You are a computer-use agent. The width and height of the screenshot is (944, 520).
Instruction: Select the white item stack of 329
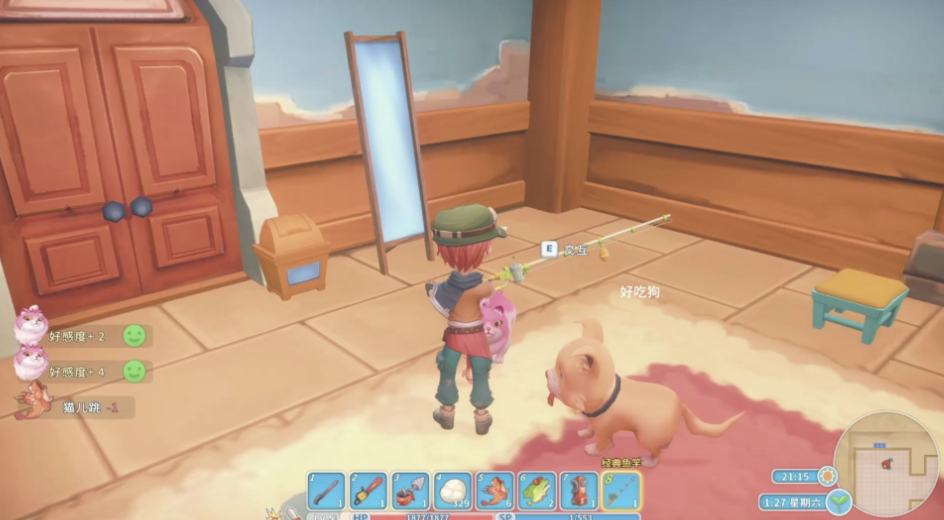452,491
